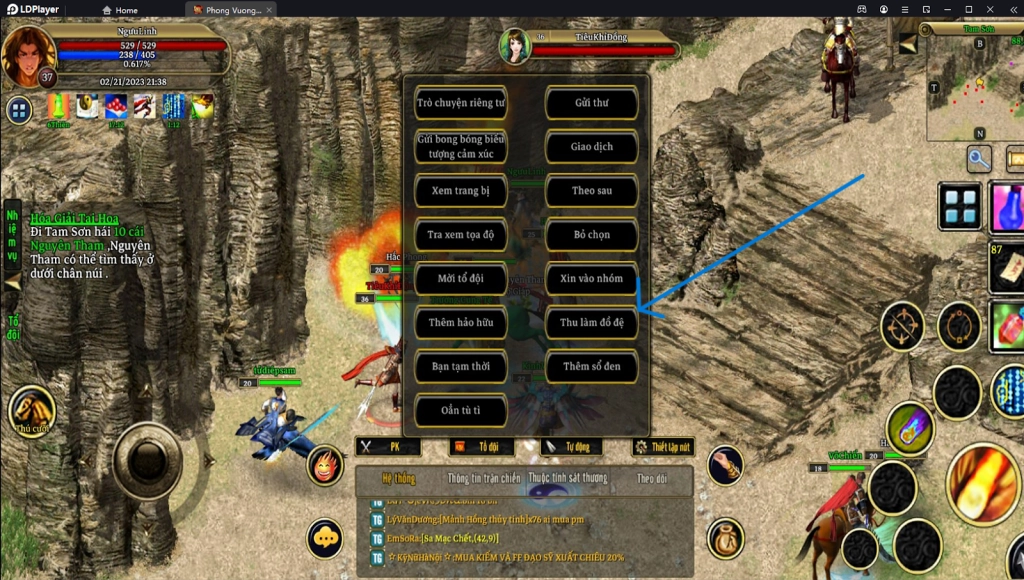1024x580 pixels.
Task: Invite player with "Mời tổ đội"
Action: click(461, 279)
